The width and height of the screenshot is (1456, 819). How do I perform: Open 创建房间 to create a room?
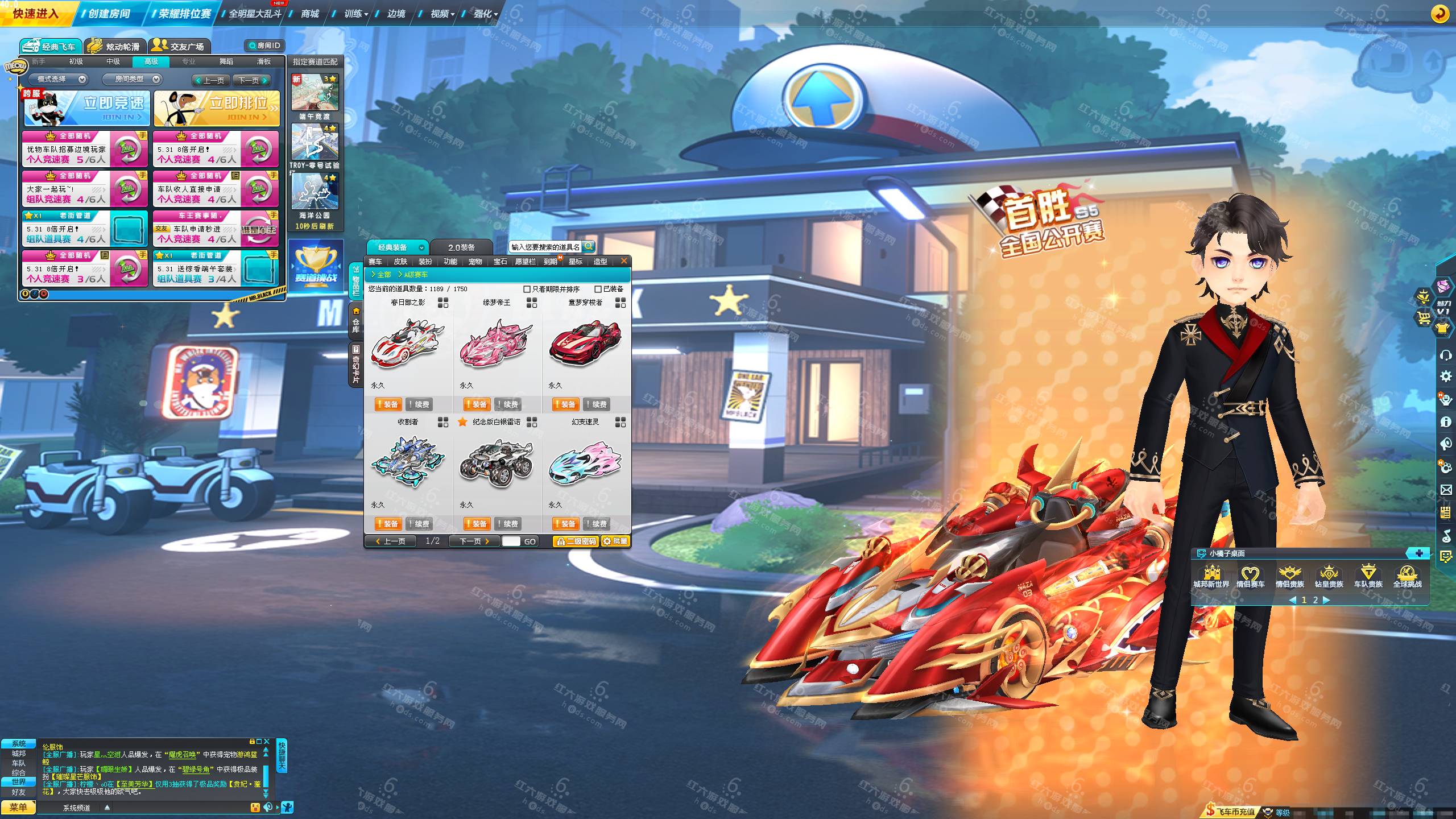coord(109,13)
